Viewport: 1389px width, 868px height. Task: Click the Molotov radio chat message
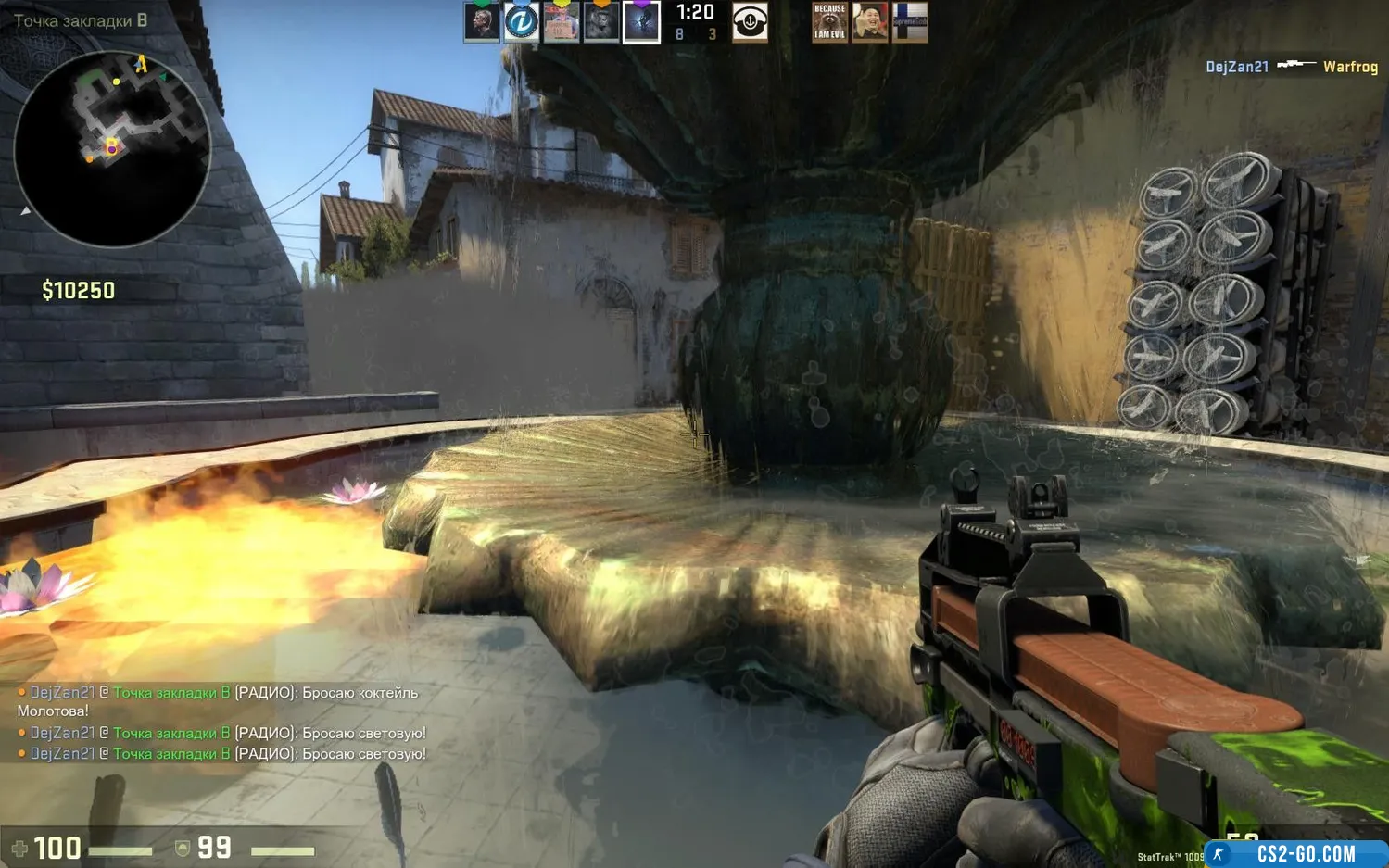pyautogui.click(x=218, y=701)
